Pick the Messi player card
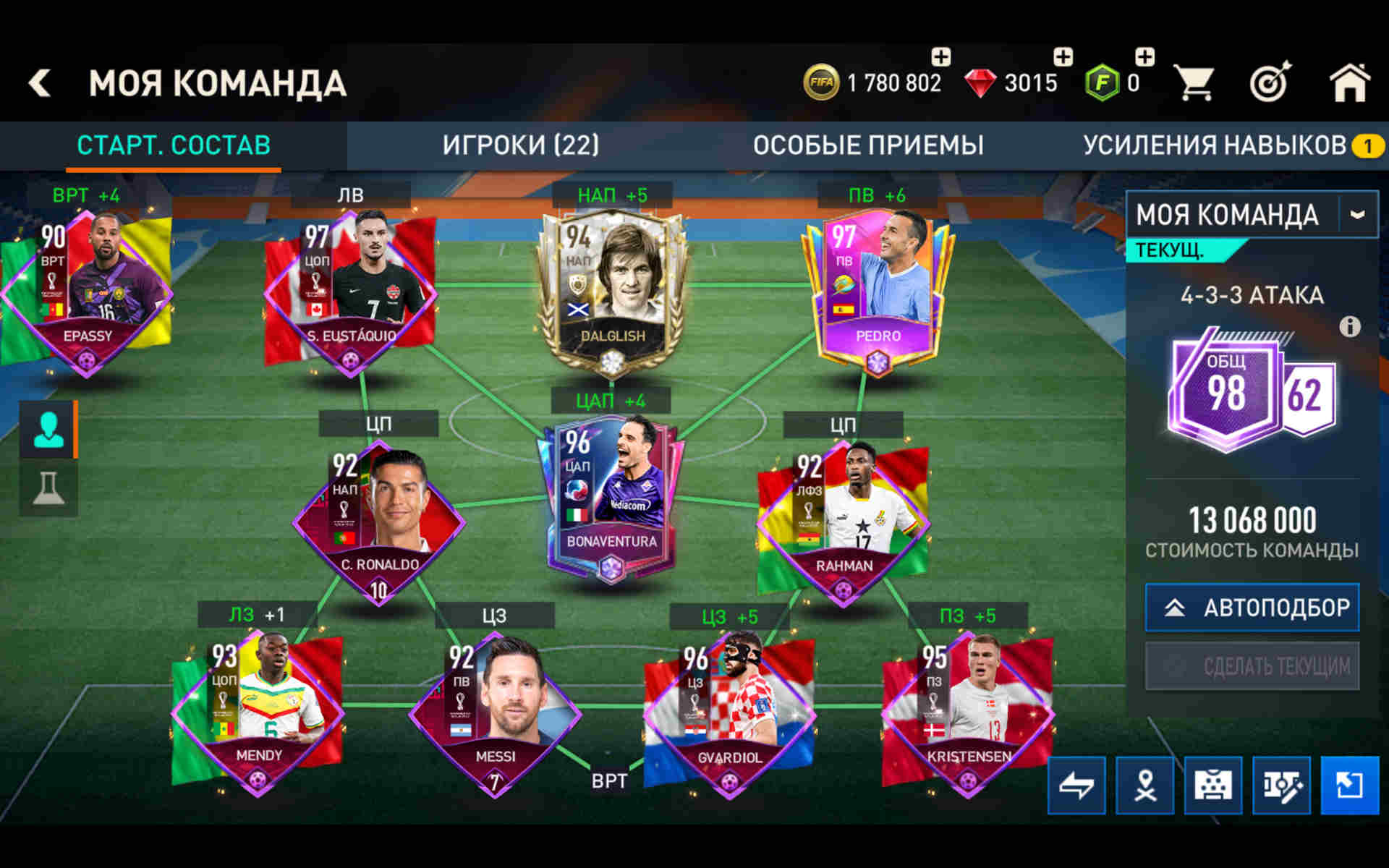1389x868 pixels. pos(495,712)
